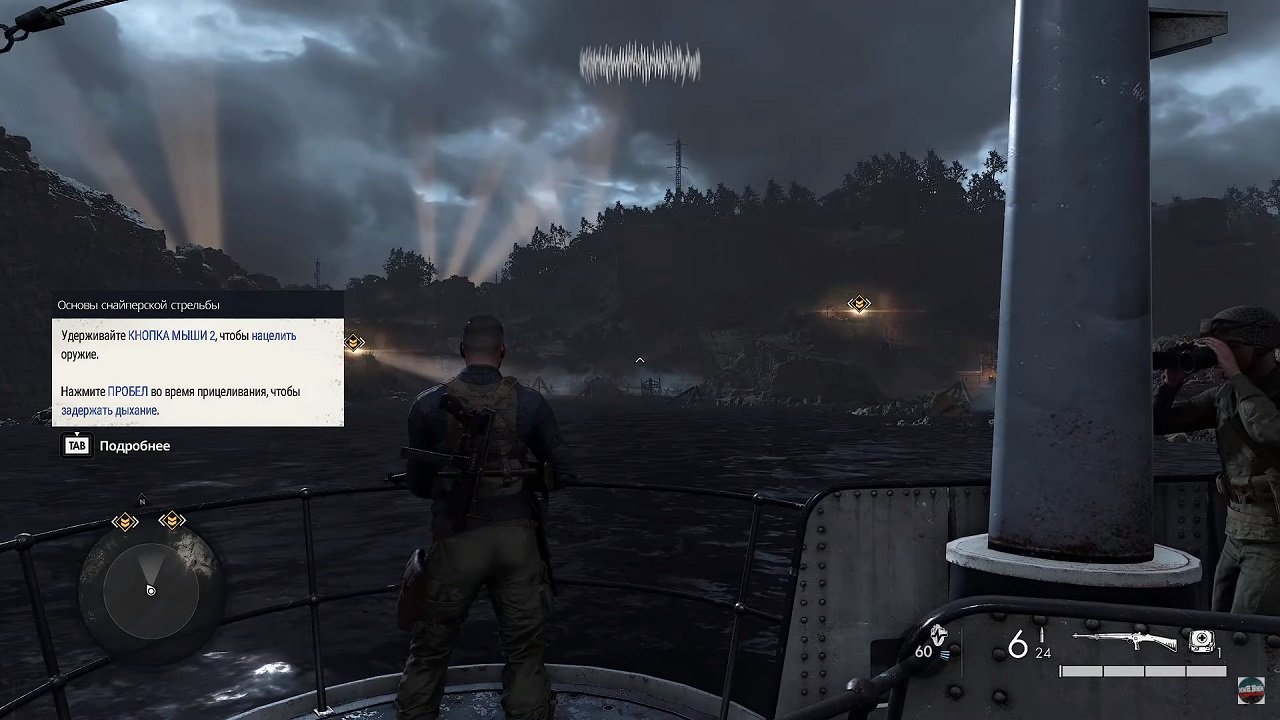Click the equipped rifle weapon icon
1280x720 pixels.
[x=1125, y=641]
